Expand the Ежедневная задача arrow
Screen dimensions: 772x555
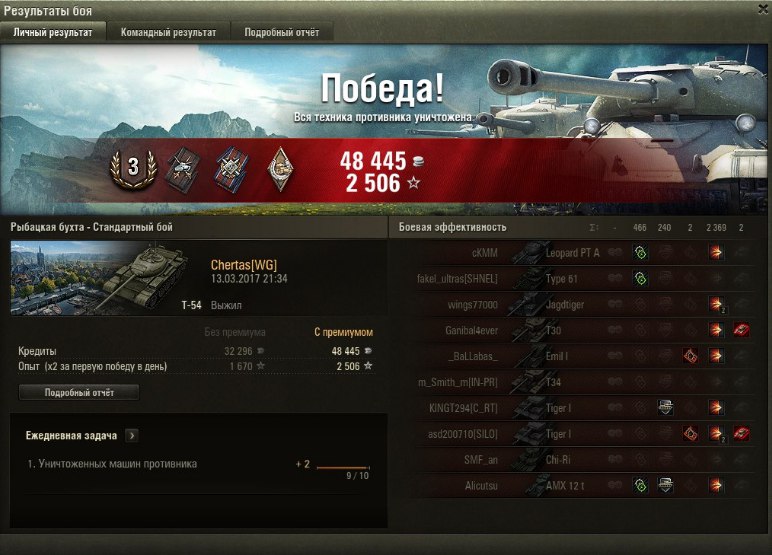click(132, 436)
